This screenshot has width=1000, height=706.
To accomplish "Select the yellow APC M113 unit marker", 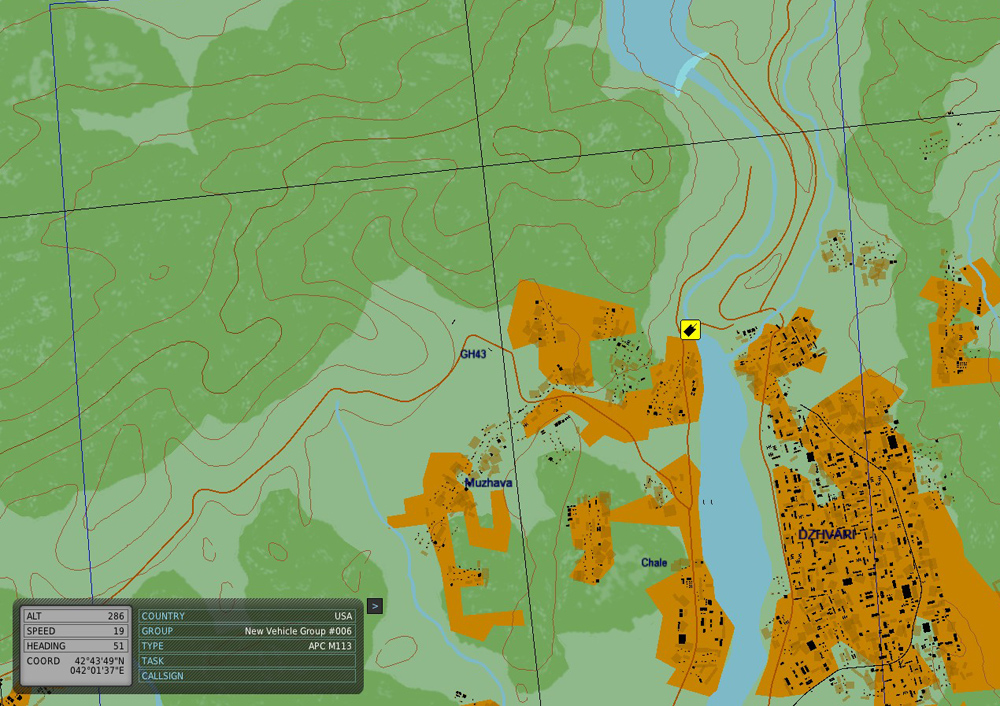I will pos(689,329).
